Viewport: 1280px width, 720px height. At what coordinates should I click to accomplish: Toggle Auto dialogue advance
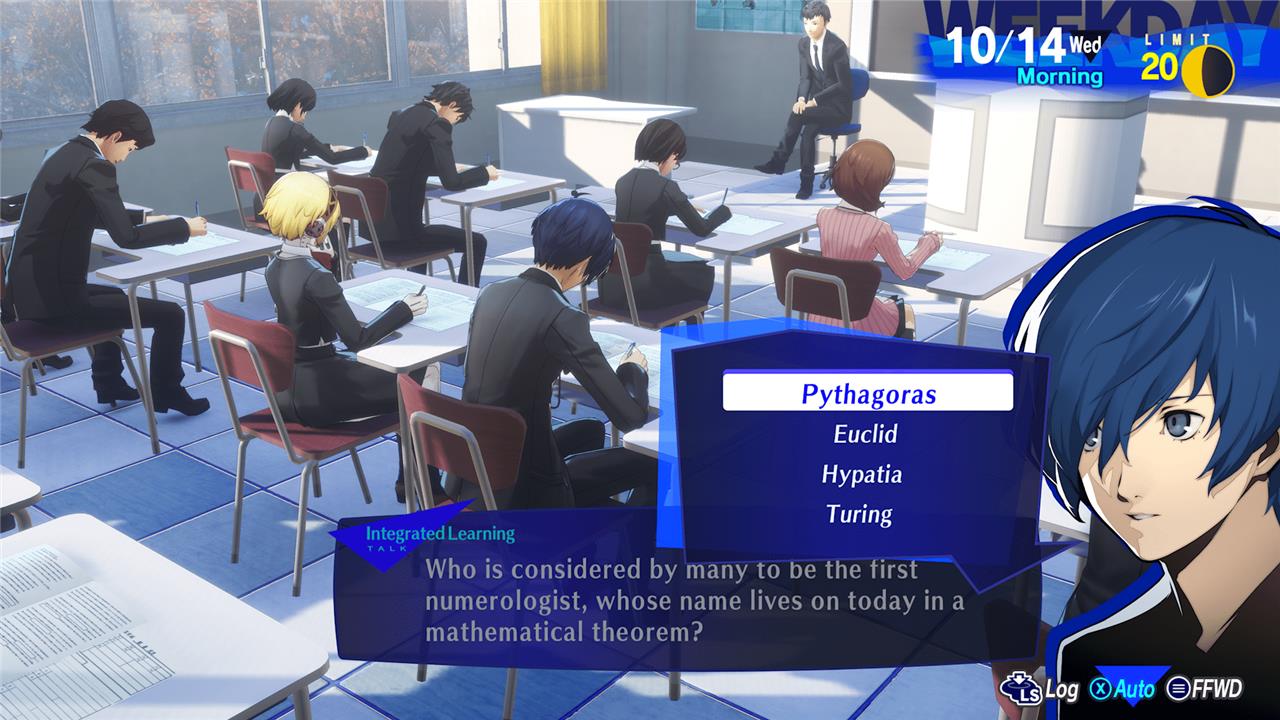point(1123,689)
